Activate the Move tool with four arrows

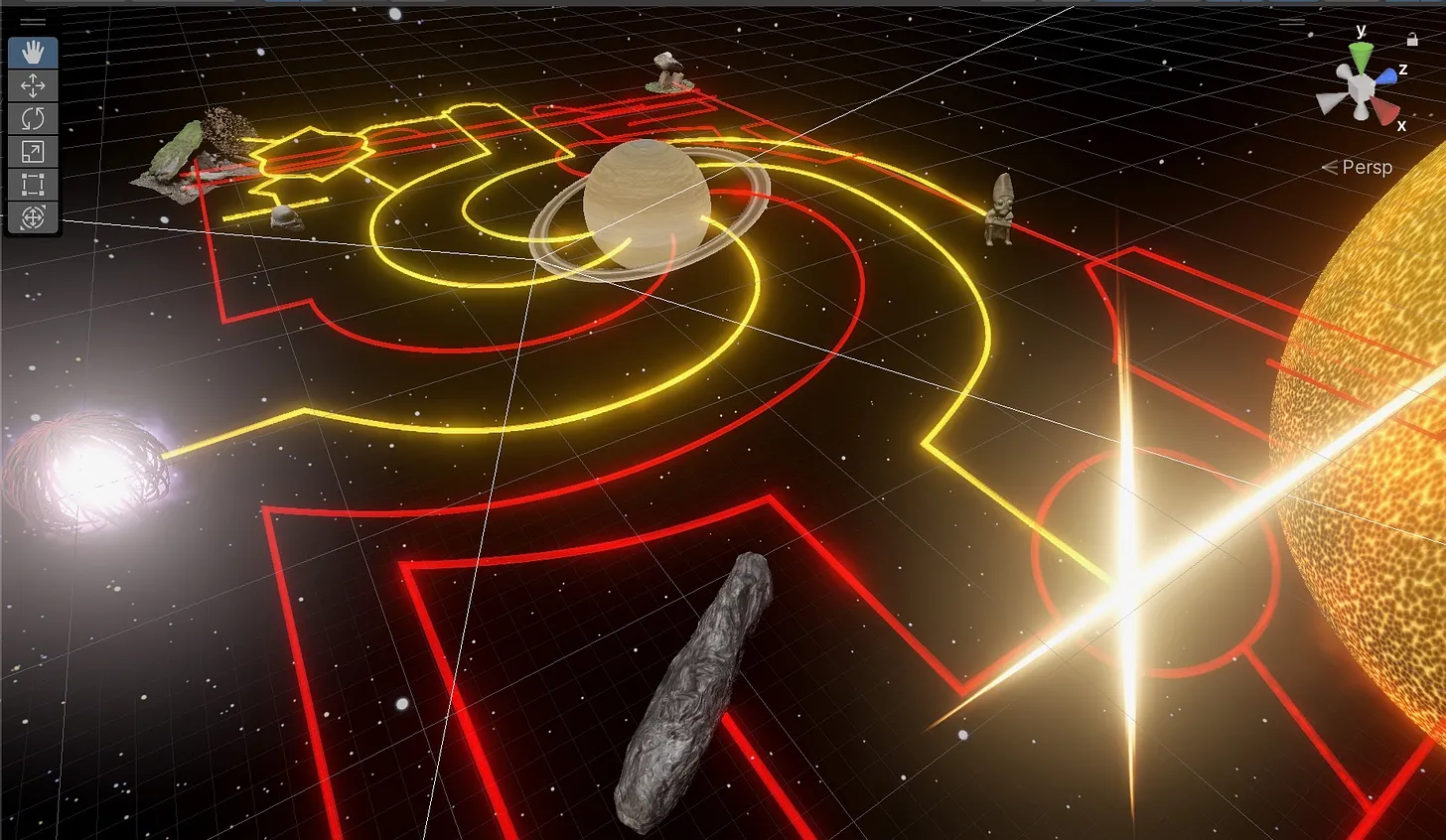tap(33, 85)
